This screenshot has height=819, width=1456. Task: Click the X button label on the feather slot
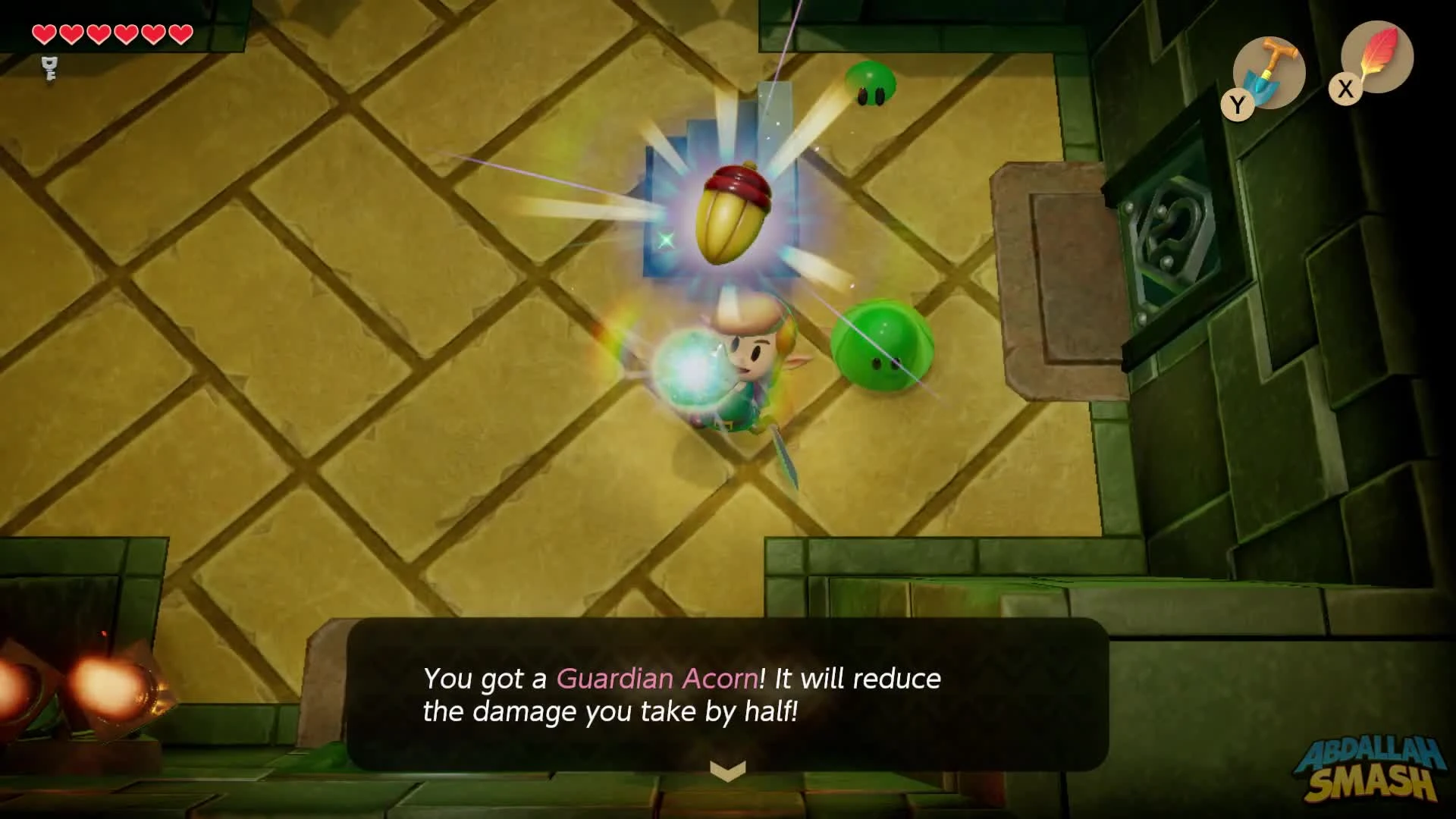coord(1344,89)
